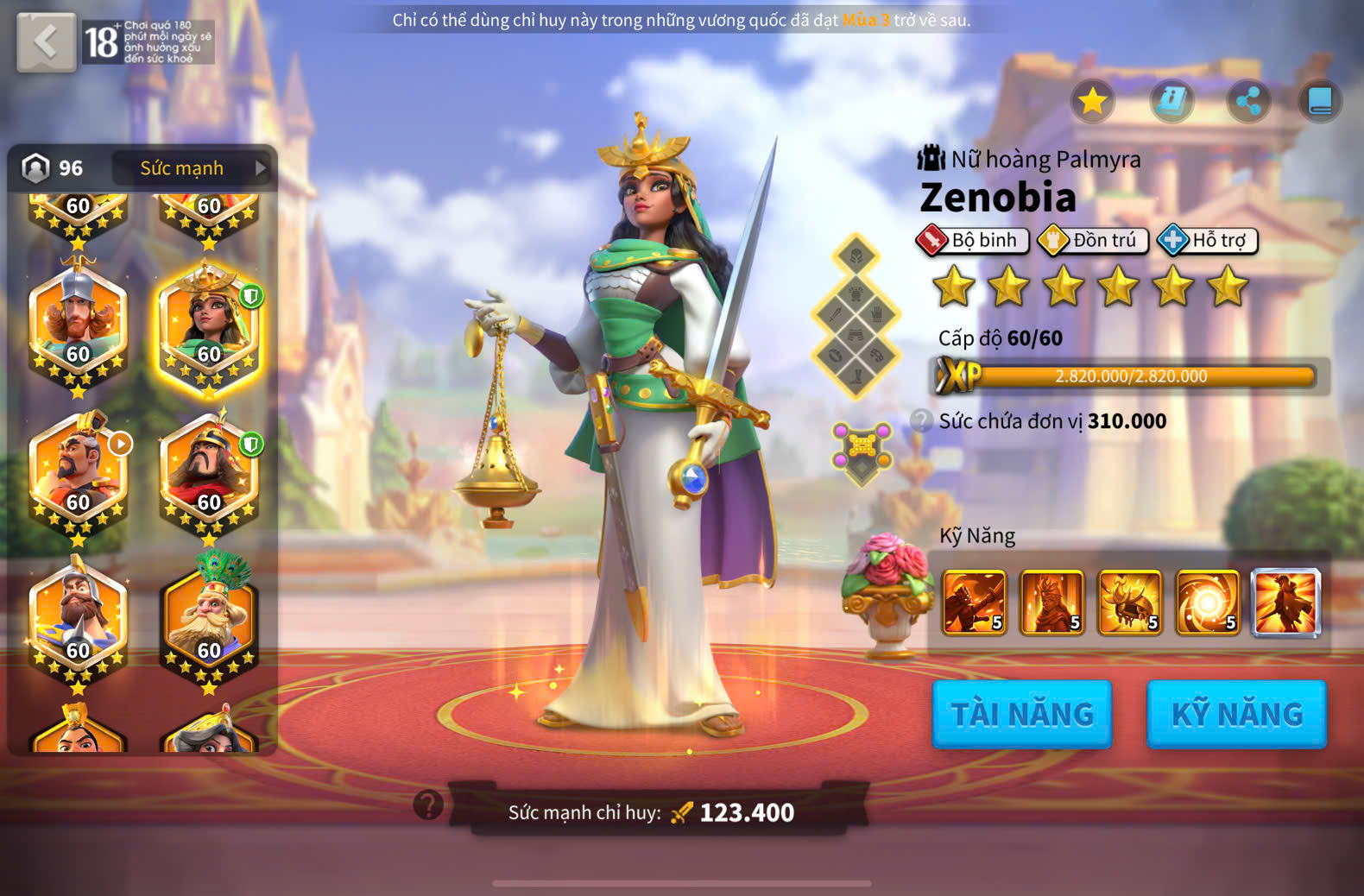Open the commander info button

tap(1171, 102)
